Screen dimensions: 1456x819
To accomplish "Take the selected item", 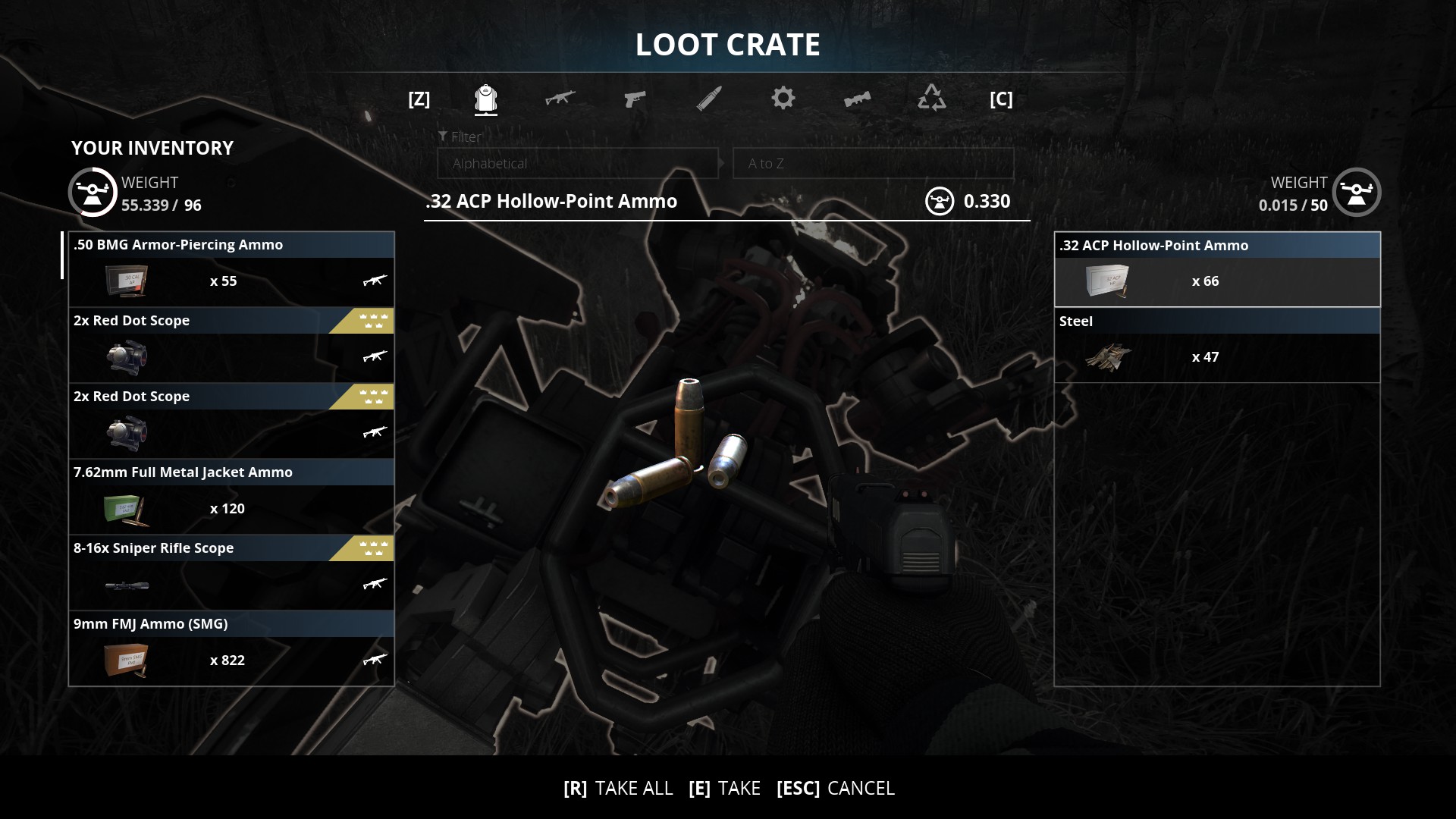I will 724,789.
